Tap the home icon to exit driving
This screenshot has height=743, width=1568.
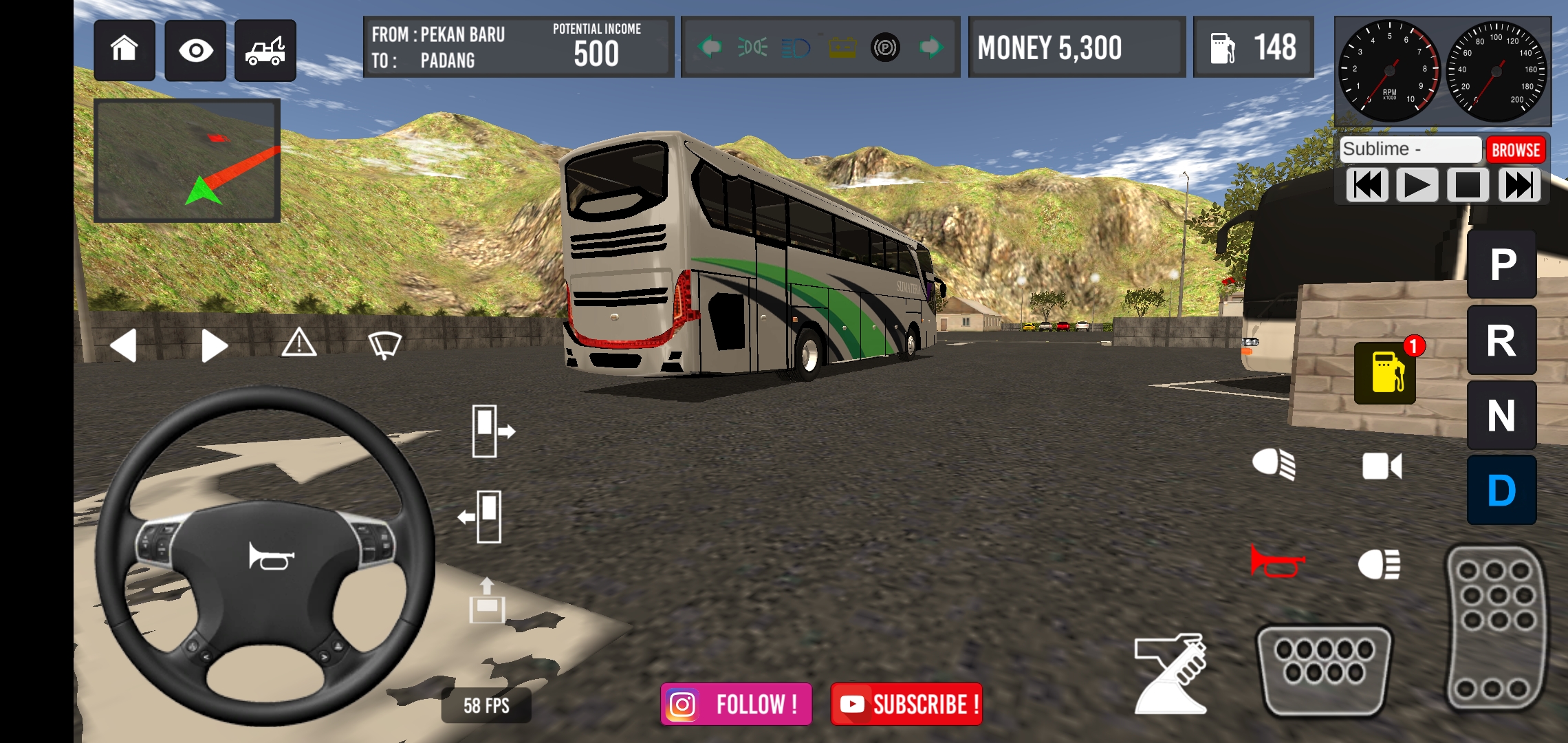point(126,50)
